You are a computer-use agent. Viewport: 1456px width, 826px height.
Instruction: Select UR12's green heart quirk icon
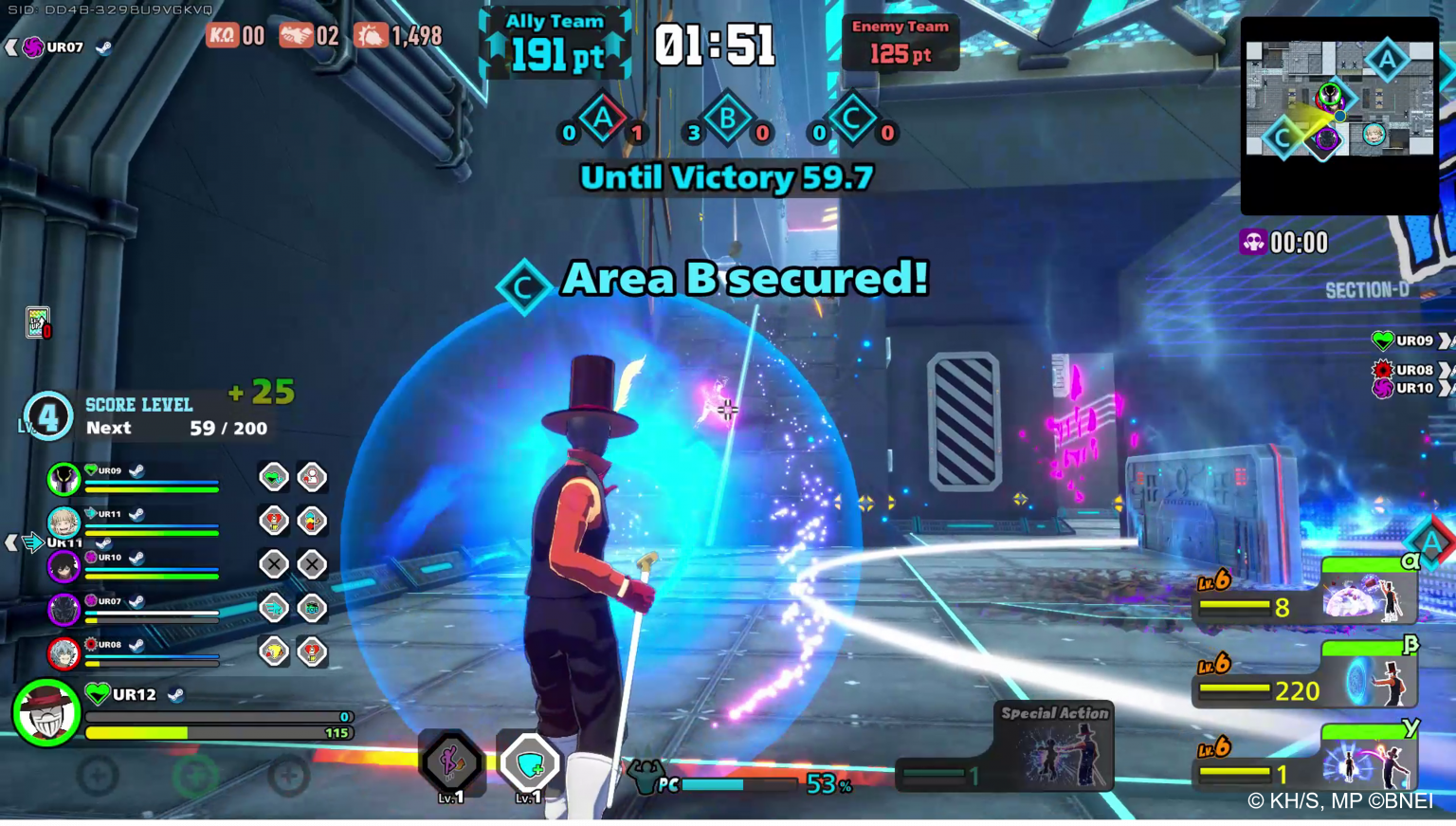click(98, 694)
